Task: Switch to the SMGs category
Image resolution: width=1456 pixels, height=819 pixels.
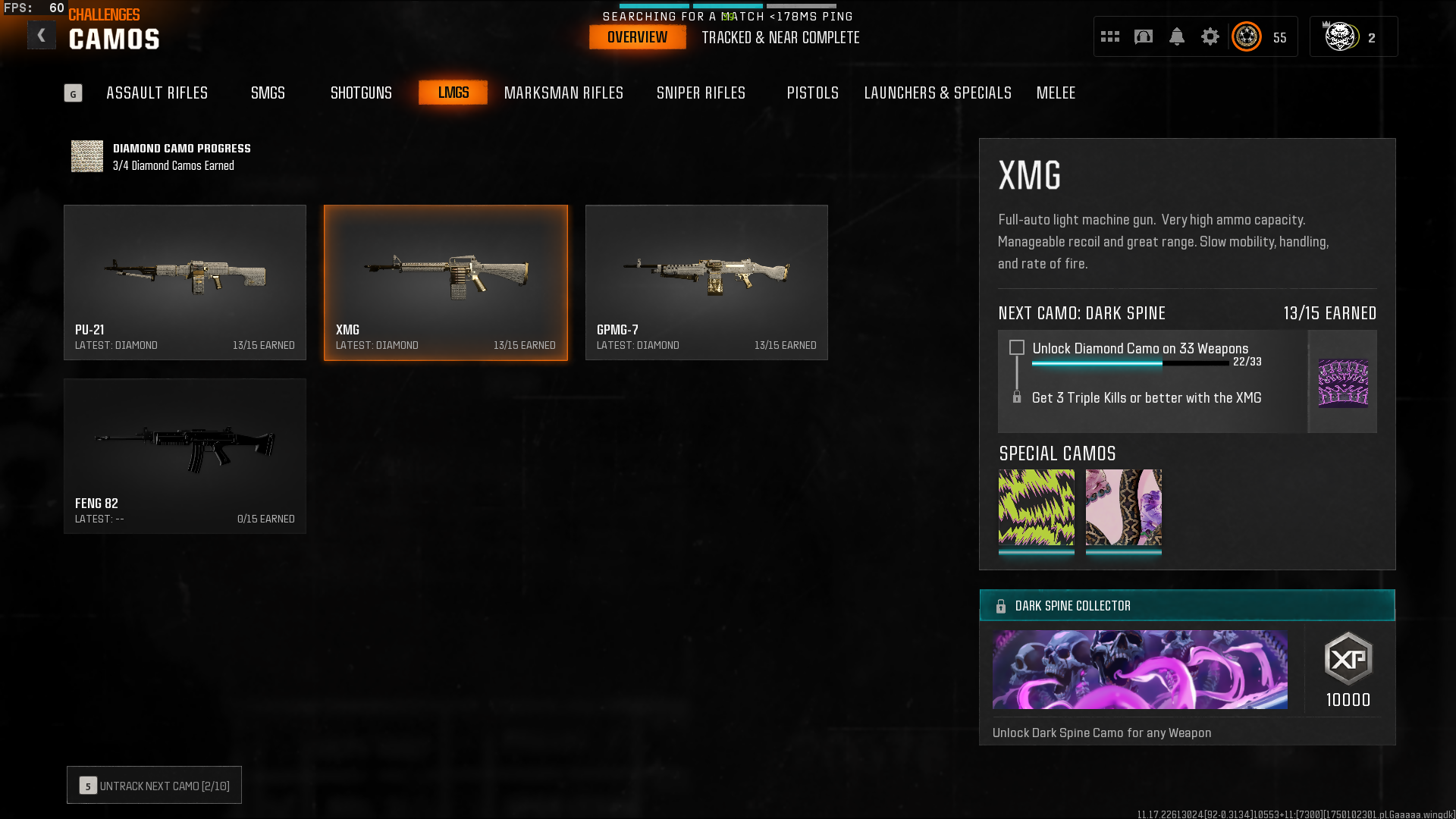Action: click(x=268, y=93)
